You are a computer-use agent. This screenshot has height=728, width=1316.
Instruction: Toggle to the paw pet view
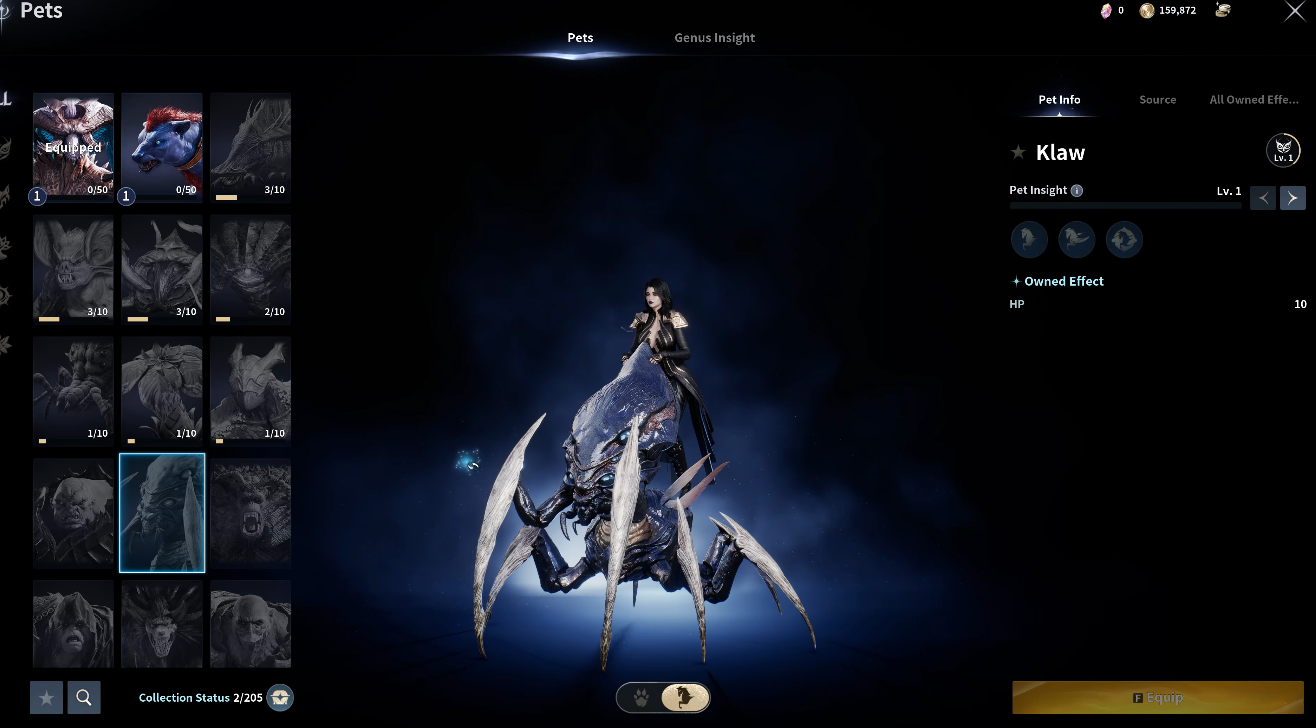(x=639, y=697)
